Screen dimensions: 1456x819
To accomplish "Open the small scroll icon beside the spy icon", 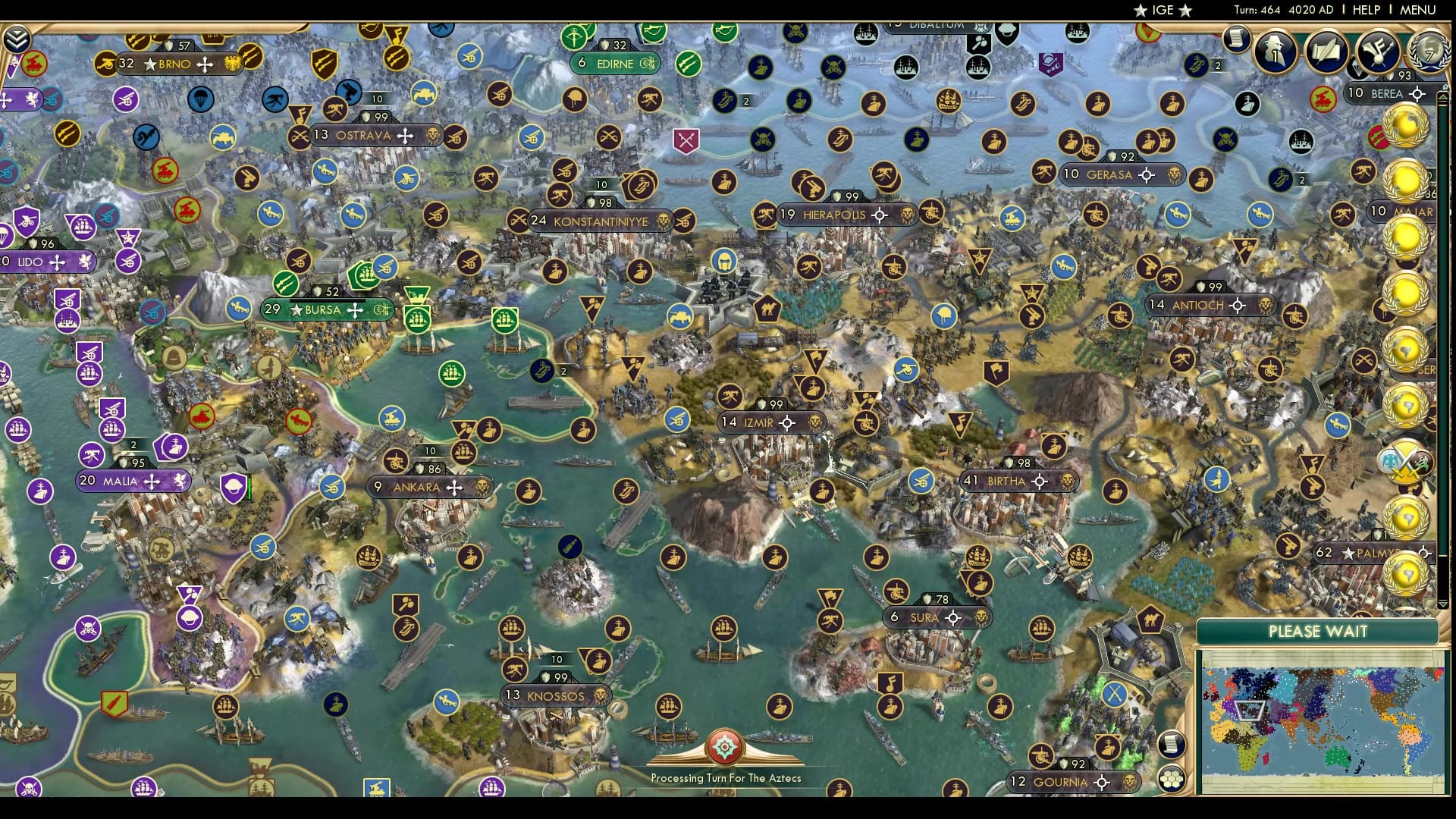I will pyautogui.click(x=1236, y=38).
